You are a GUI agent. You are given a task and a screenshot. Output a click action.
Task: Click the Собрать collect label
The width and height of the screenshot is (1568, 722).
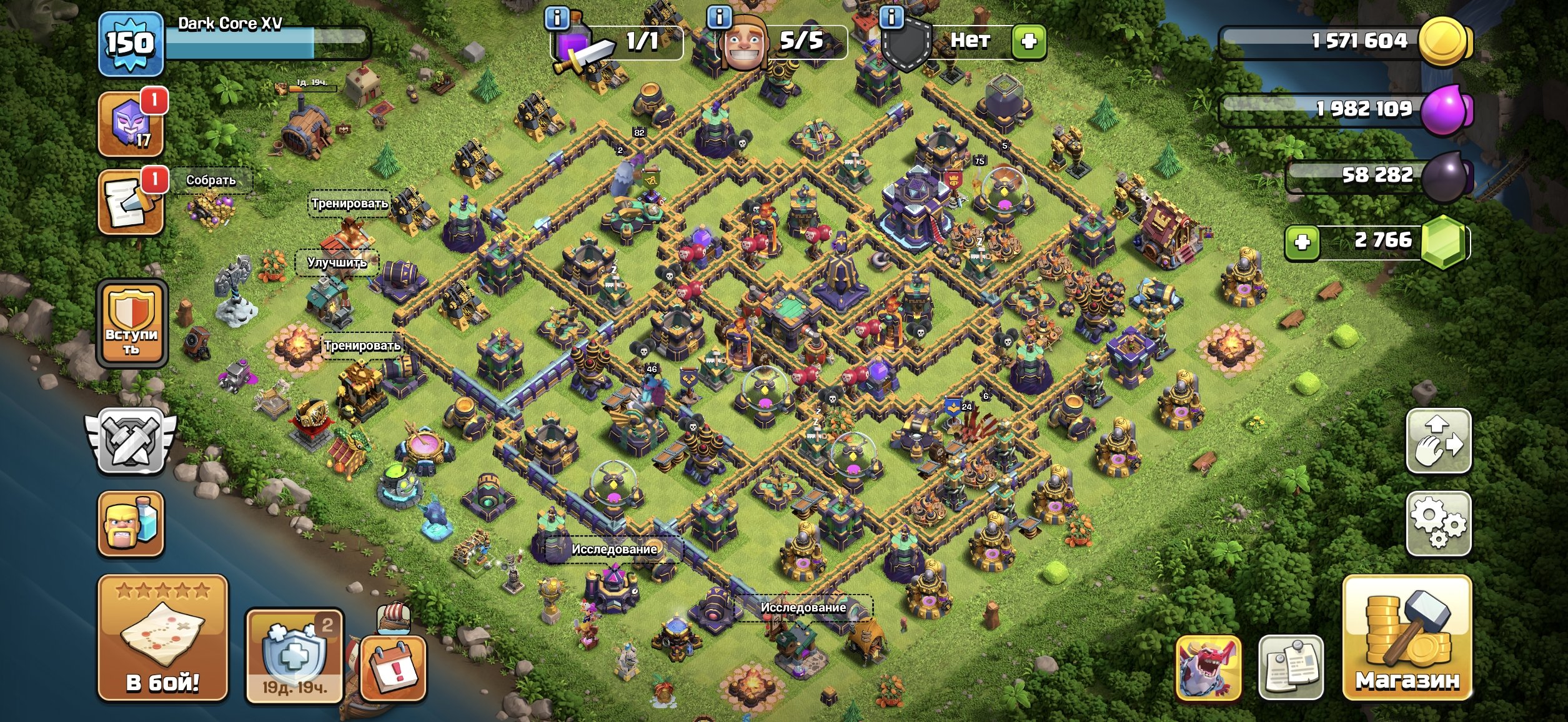[211, 180]
